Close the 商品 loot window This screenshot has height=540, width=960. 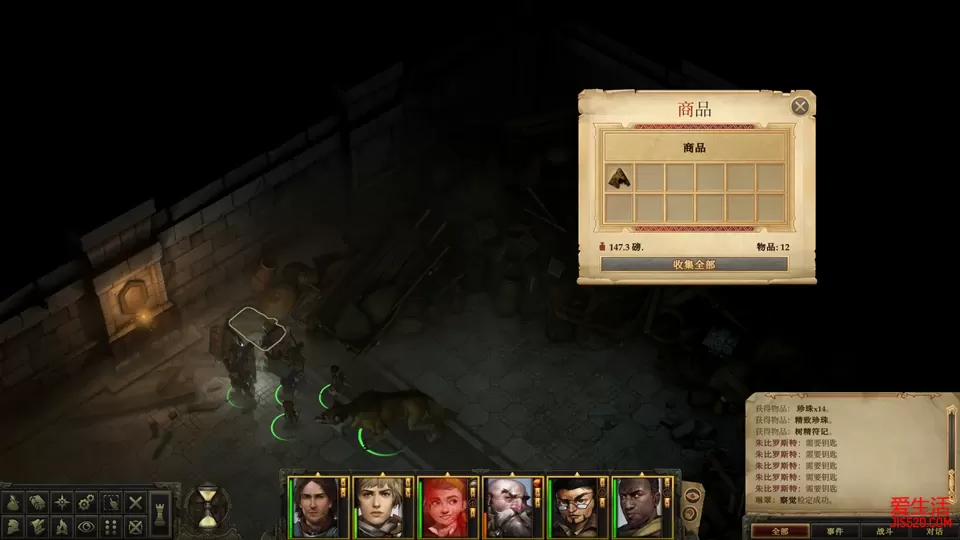(x=800, y=106)
